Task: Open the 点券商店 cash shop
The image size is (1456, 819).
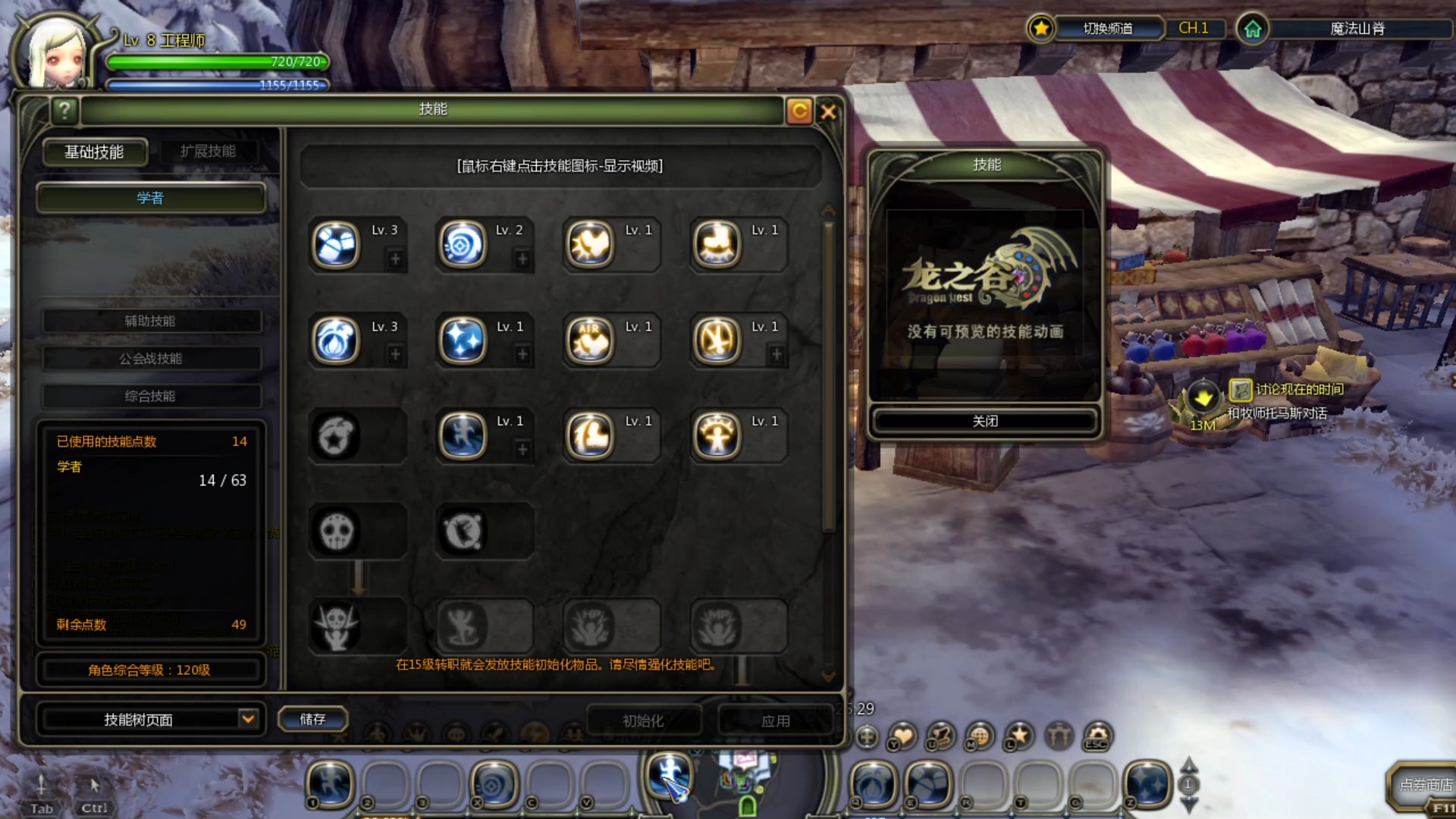Action: [1424, 785]
